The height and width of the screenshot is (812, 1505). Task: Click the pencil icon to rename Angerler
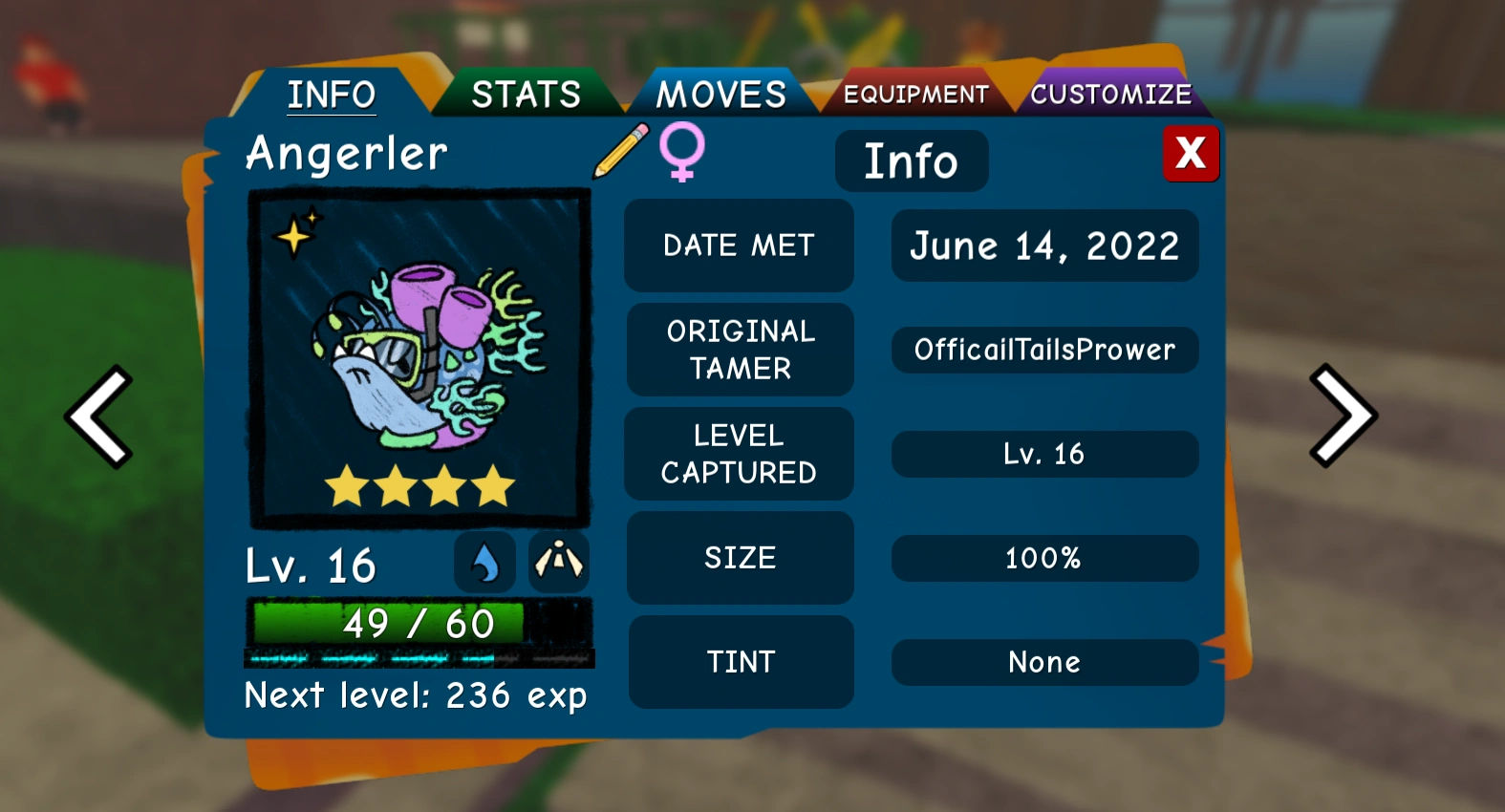click(619, 153)
